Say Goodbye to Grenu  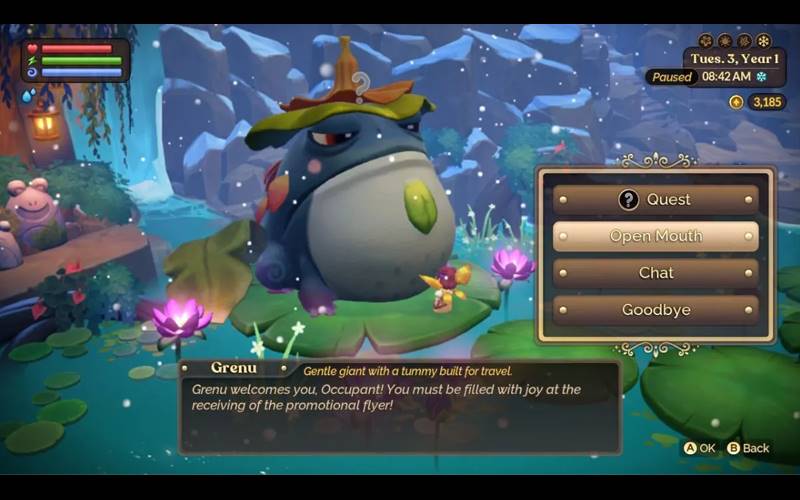[x=656, y=310]
